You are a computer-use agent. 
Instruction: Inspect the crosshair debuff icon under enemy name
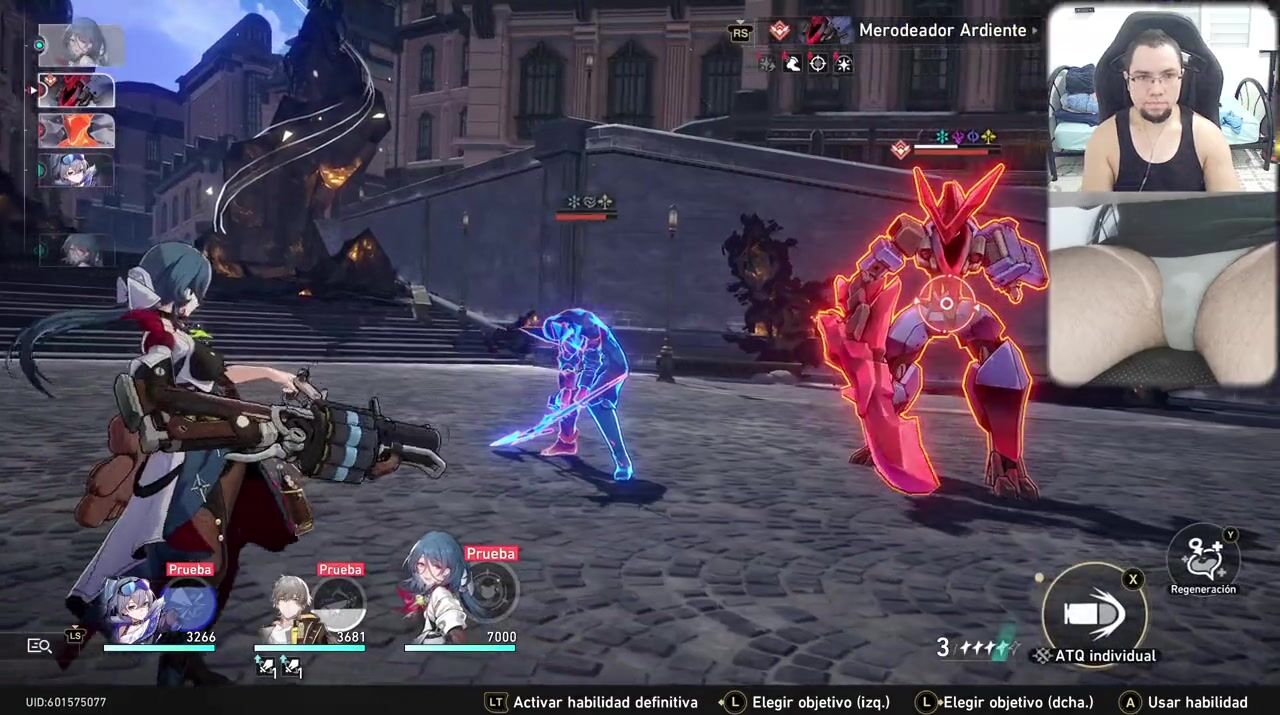tap(818, 64)
